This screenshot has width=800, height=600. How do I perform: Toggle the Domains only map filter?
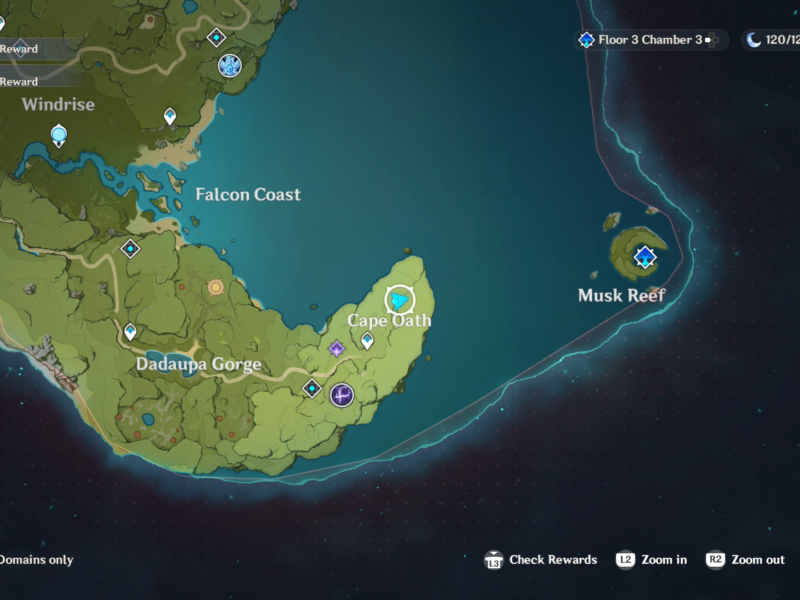37,560
